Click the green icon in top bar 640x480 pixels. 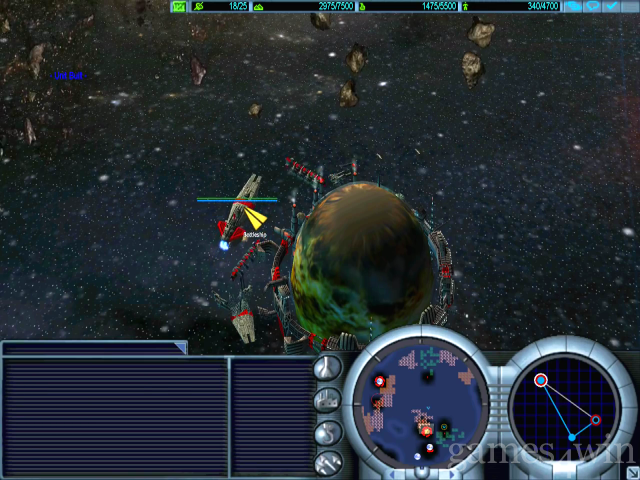pyautogui.click(x=179, y=7)
